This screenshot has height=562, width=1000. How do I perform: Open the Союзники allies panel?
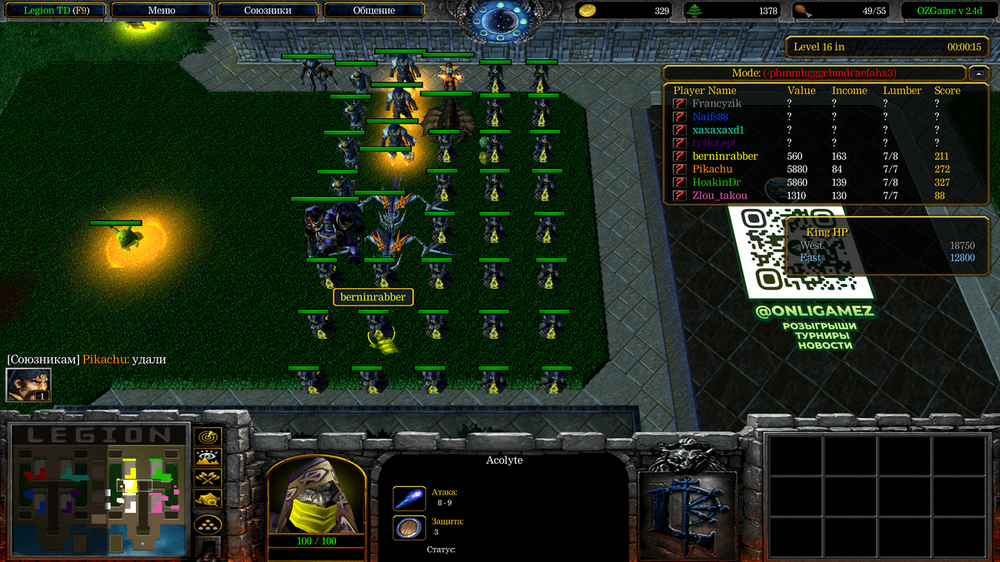click(267, 10)
